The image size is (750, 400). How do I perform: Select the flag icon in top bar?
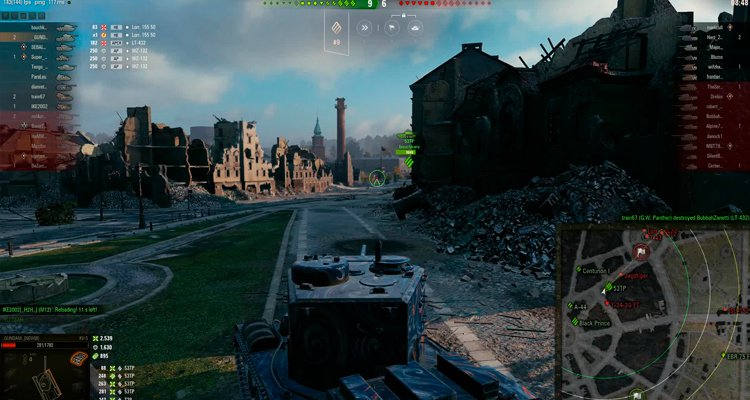[390, 28]
